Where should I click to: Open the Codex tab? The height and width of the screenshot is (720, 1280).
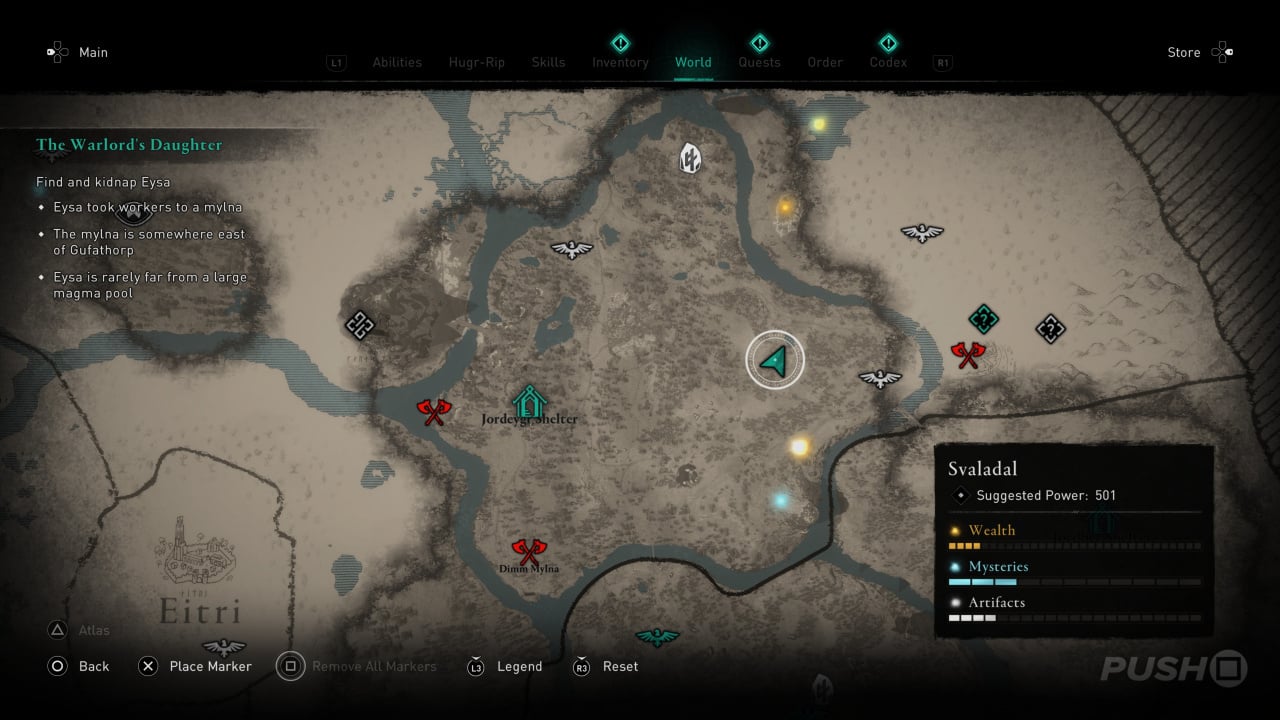click(888, 62)
